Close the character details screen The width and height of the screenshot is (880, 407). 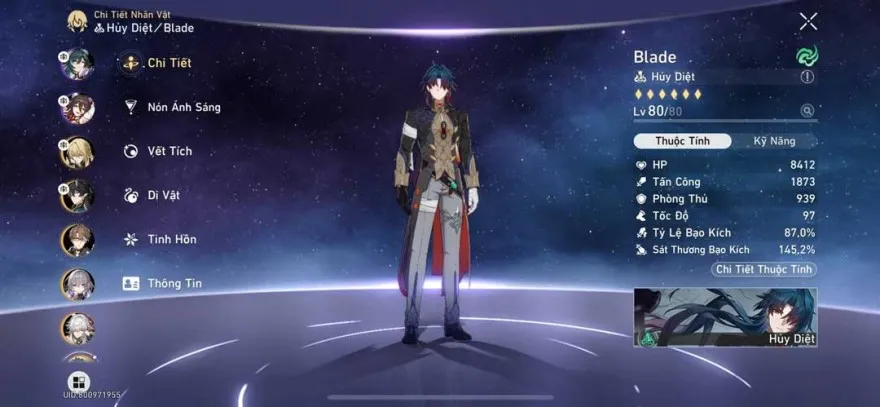click(808, 21)
